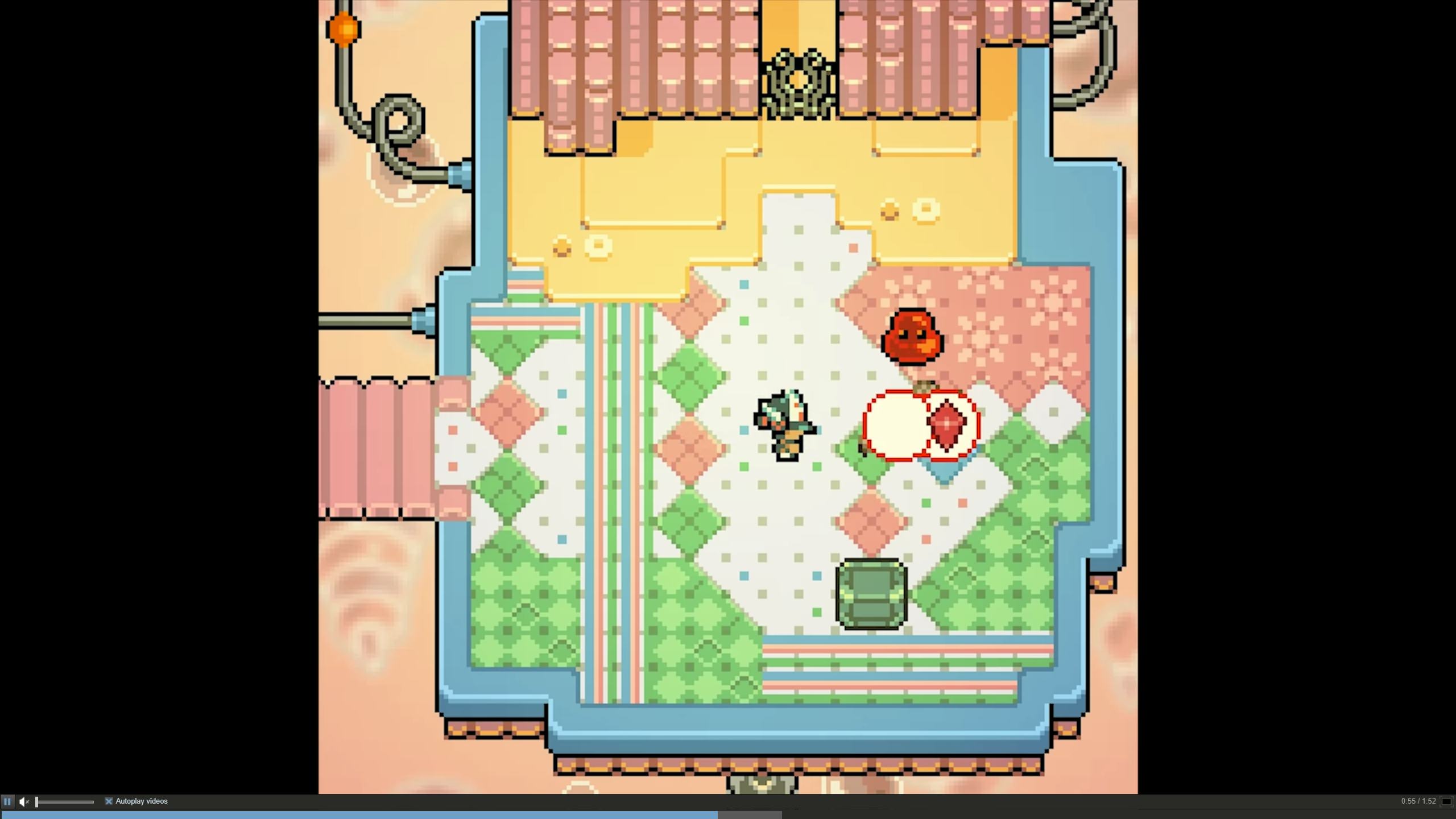Toggle pause with the pause button
This screenshot has width=1456, height=819.
(x=7, y=801)
